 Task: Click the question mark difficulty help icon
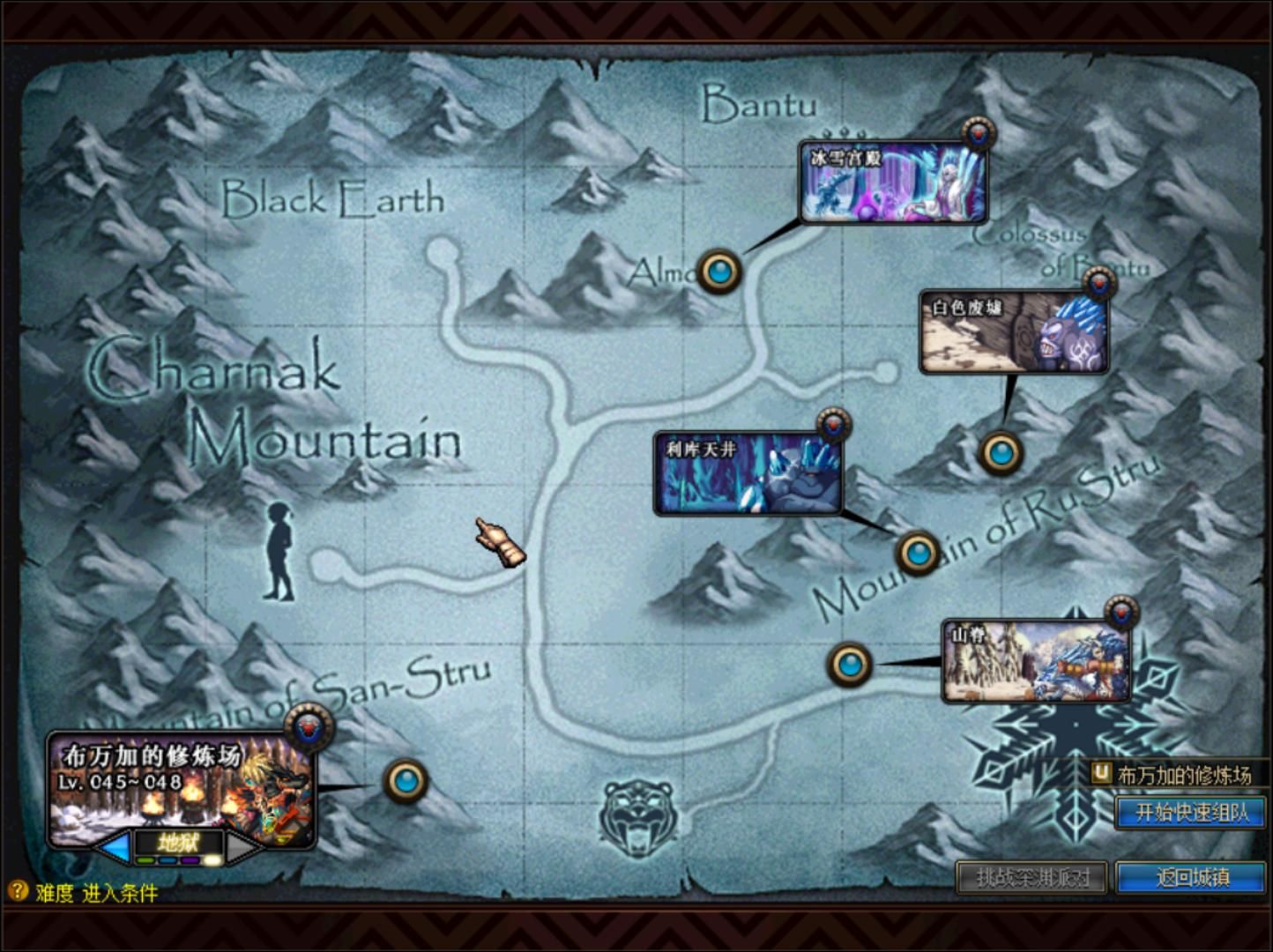pyautogui.click(x=17, y=891)
